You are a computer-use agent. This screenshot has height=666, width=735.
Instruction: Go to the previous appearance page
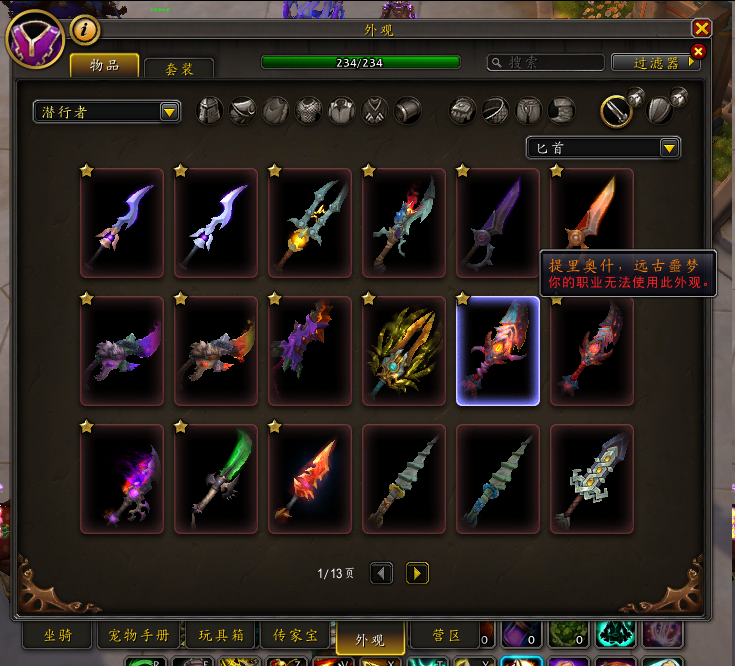[381, 573]
